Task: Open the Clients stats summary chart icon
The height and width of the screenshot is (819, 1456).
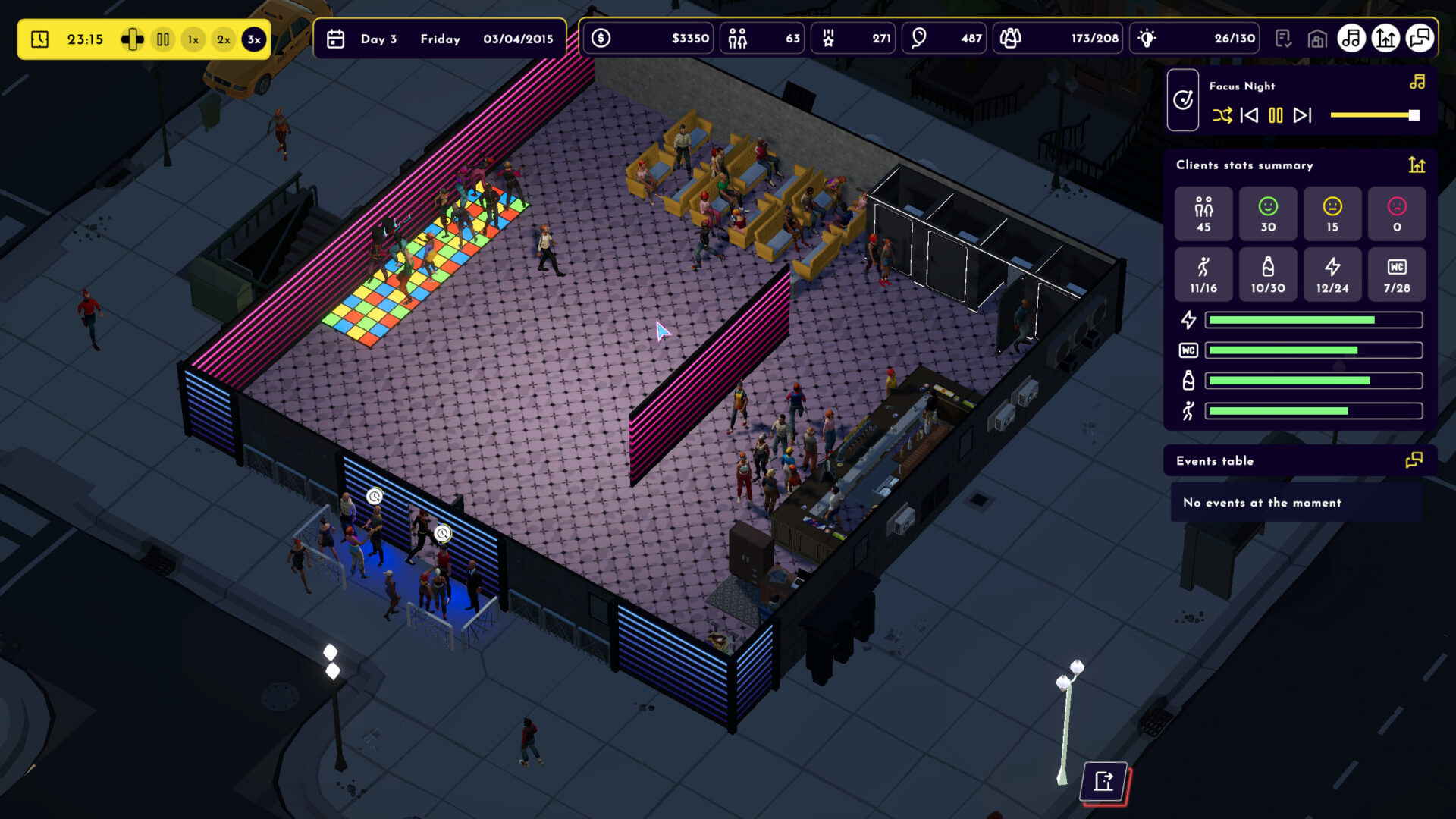Action: pyautogui.click(x=1417, y=165)
